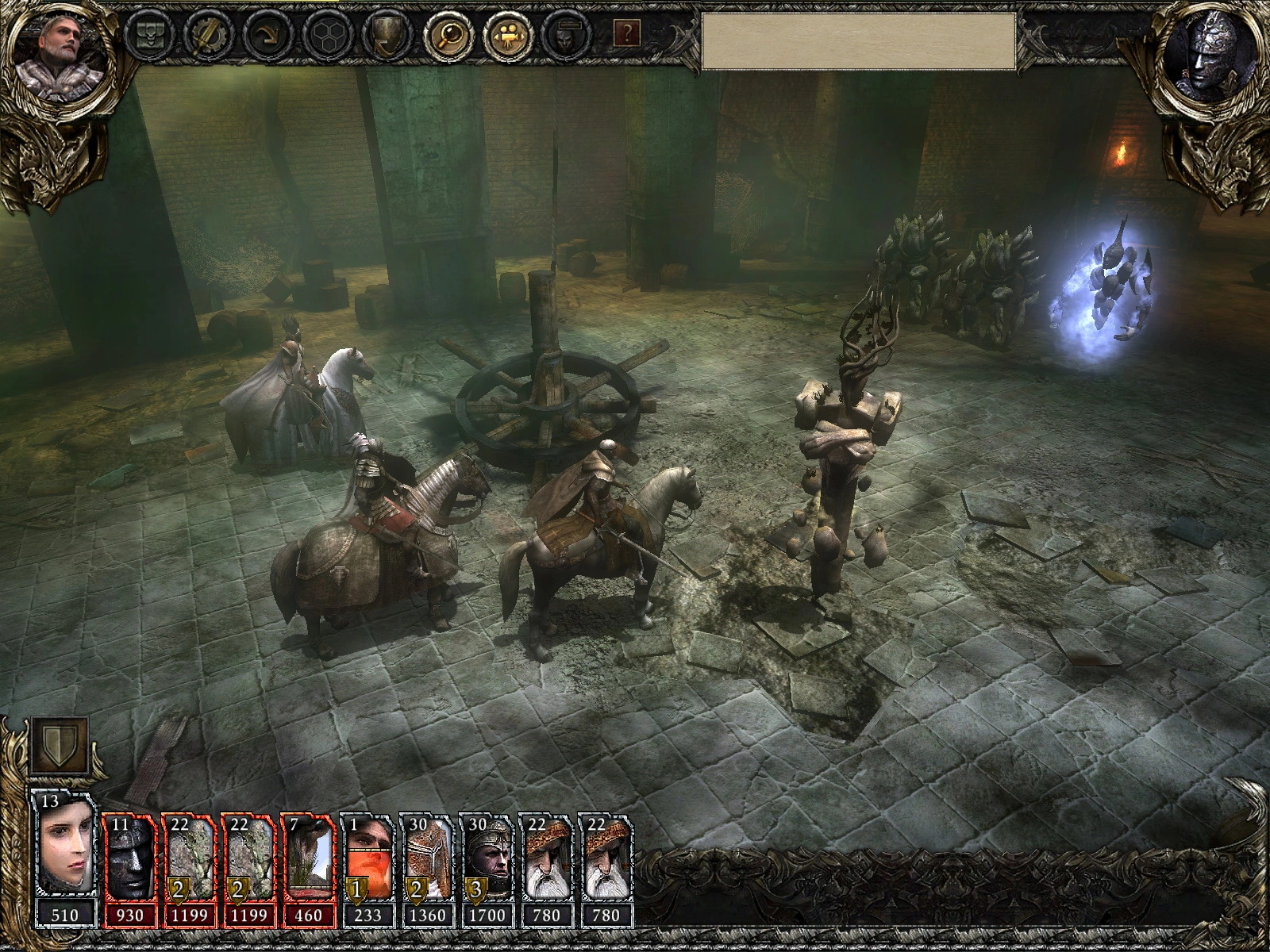Activate the magnifying glass icon

tap(447, 35)
